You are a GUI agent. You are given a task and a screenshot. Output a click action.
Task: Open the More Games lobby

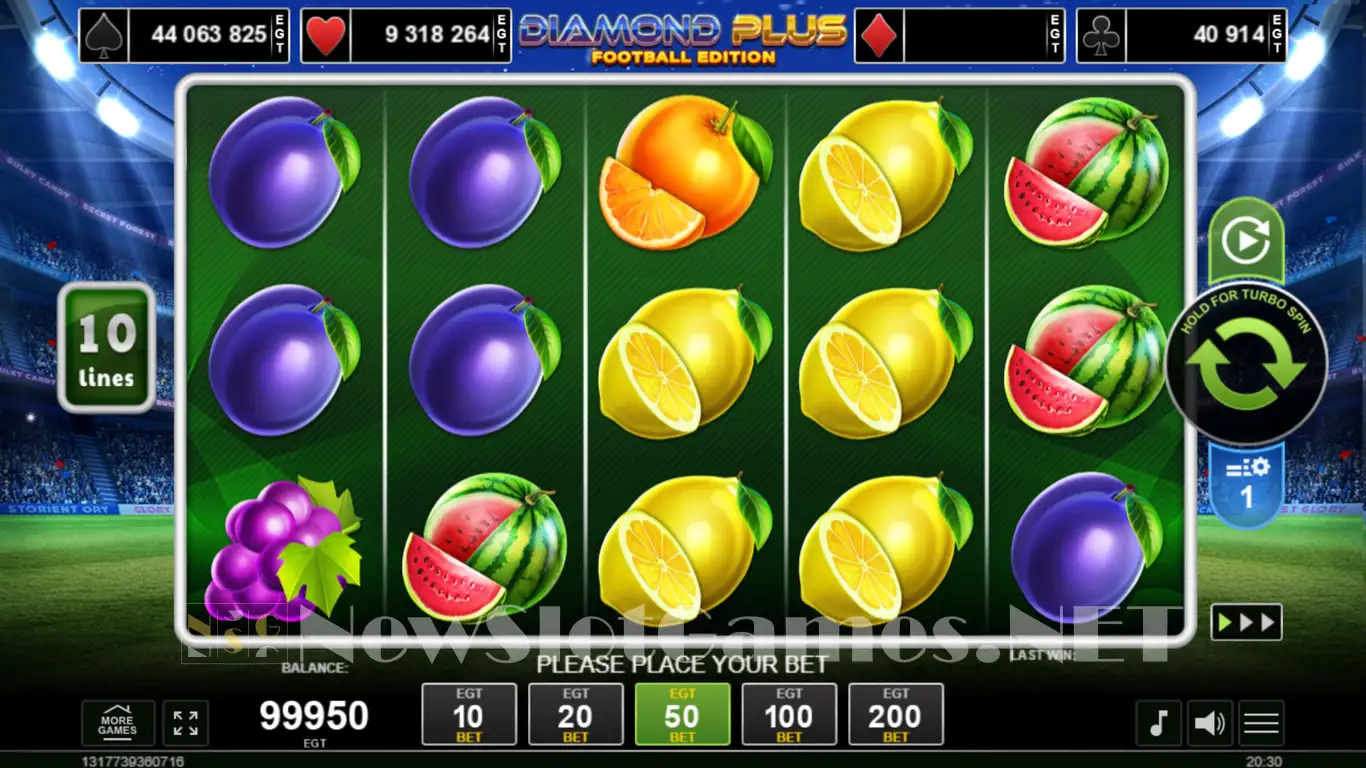[x=118, y=723]
